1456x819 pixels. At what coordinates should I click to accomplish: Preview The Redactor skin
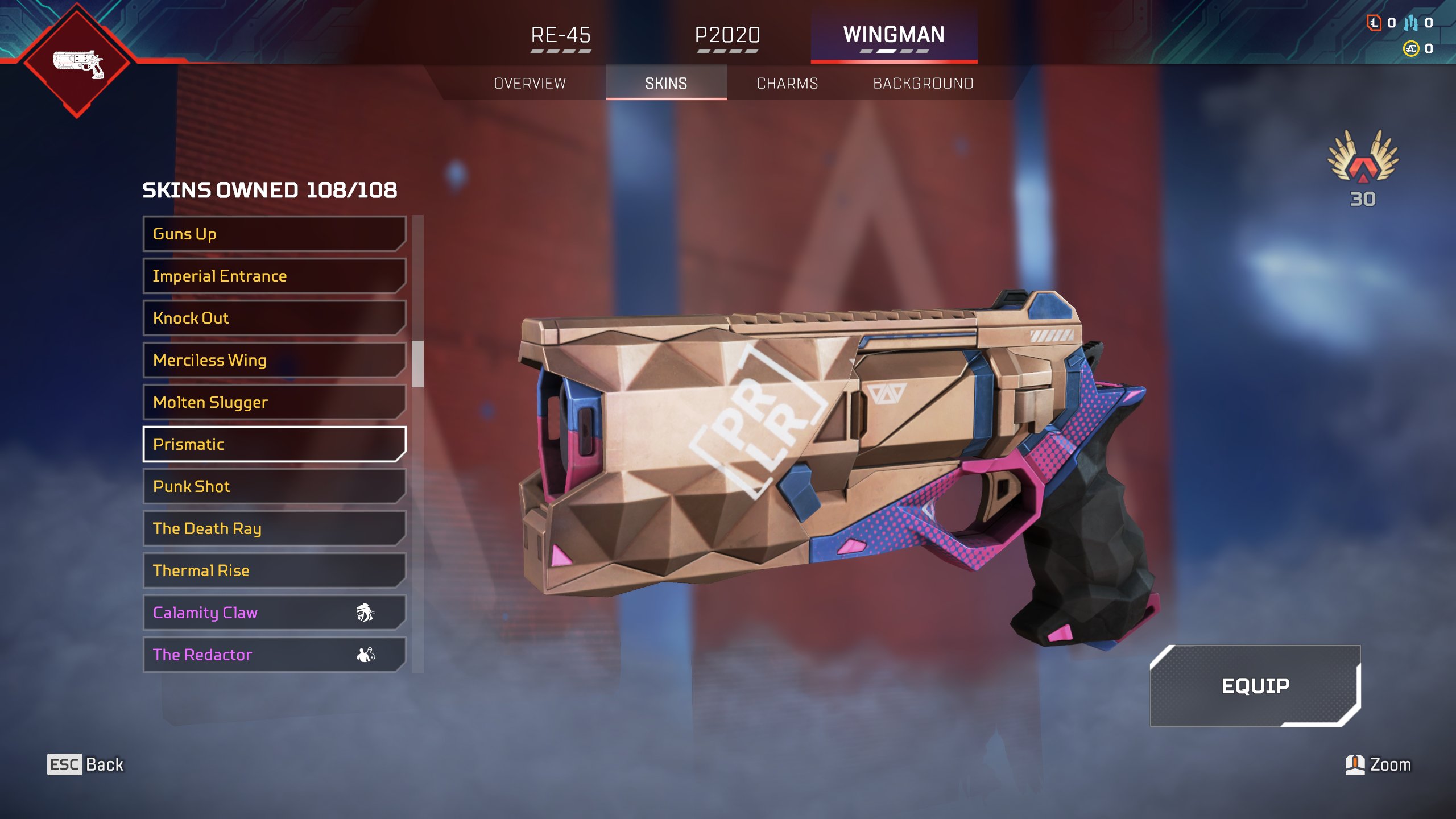pos(274,655)
